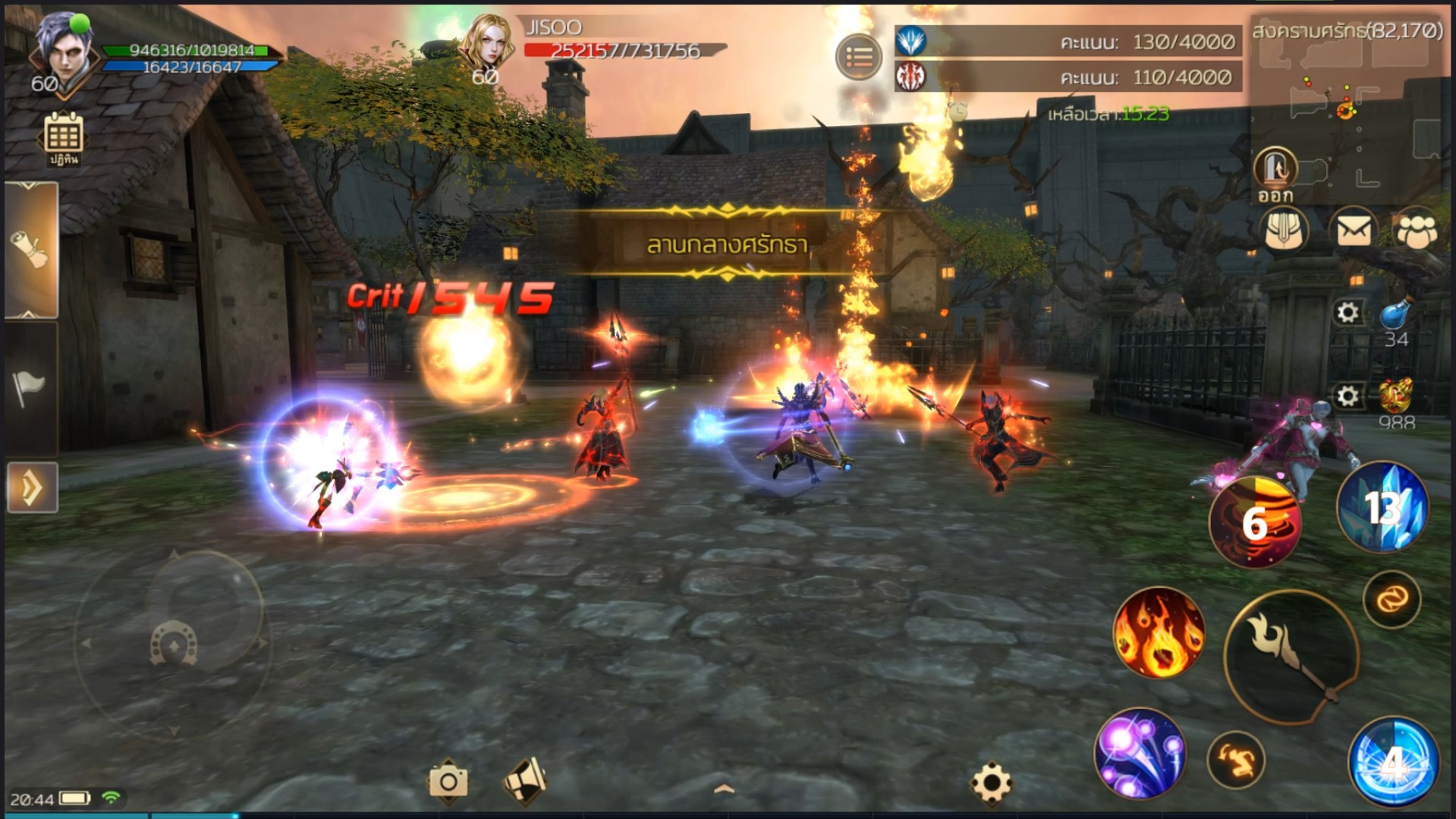Take a screenshot with the camera button
The image size is (1456, 819).
point(448,780)
